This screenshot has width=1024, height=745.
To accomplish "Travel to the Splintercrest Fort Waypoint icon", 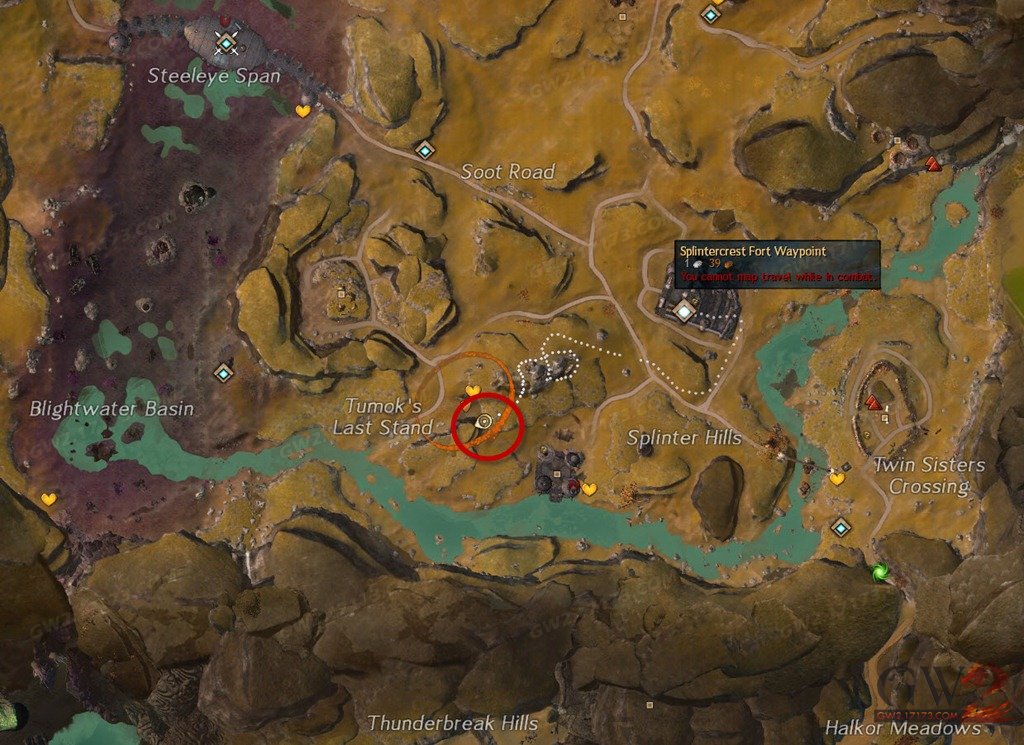I will click(684, 313).
